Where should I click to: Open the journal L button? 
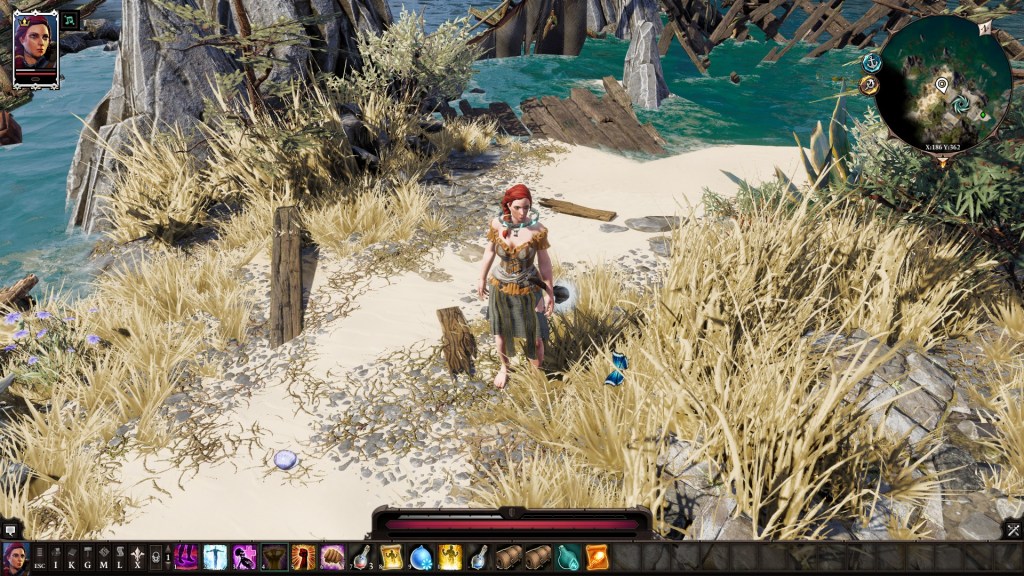click(x=119, y=558)
